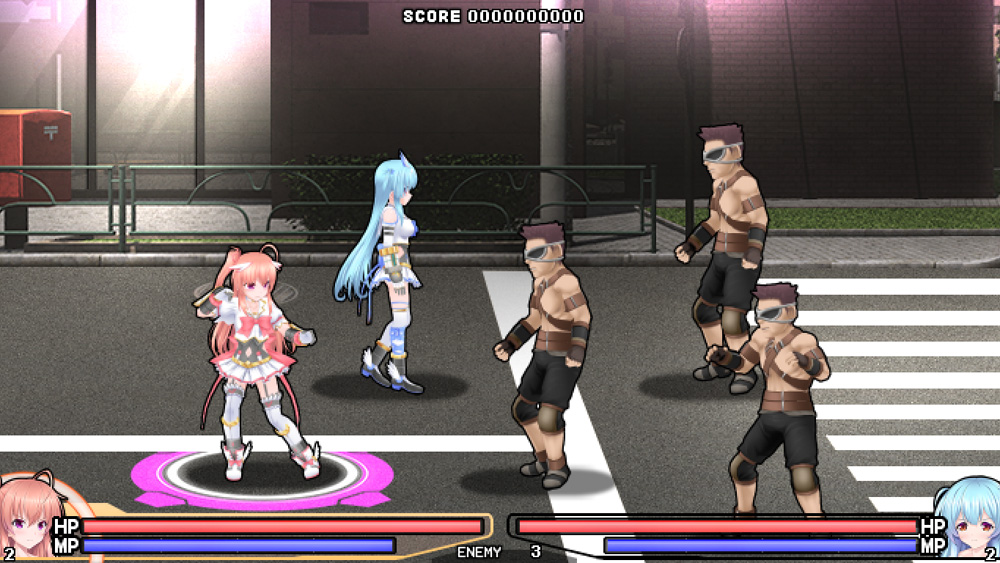Click the pink-haired player portrait
1000x563 pixels.
[27, 520]
